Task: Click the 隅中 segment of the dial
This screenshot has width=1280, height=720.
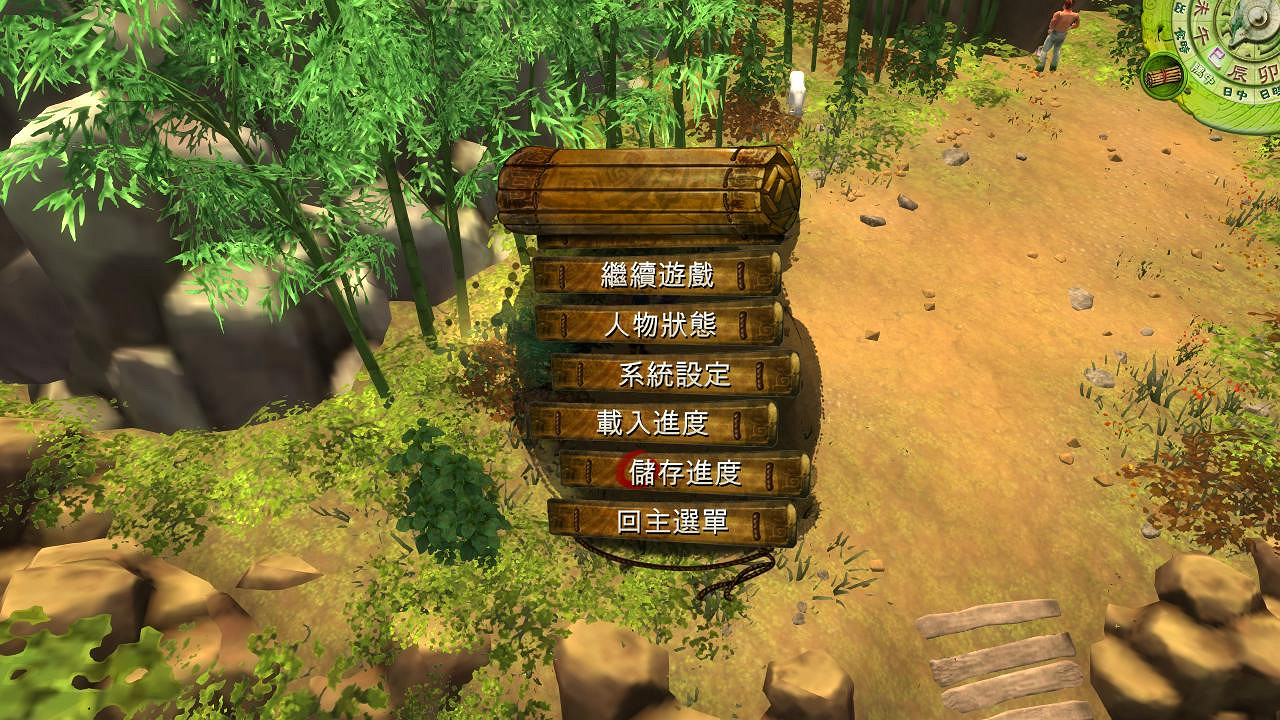Action: pos(1203,73)
